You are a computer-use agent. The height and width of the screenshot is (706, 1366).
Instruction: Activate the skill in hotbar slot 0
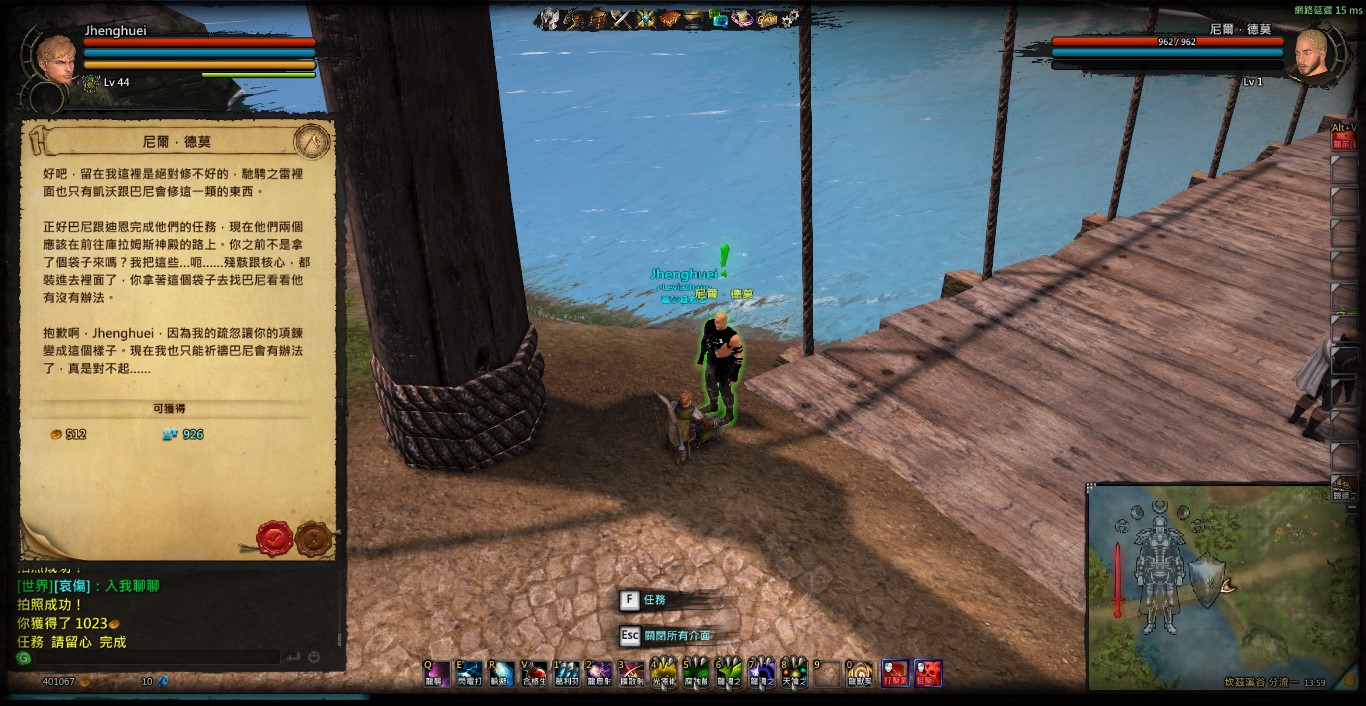click(x=860, y=674)
